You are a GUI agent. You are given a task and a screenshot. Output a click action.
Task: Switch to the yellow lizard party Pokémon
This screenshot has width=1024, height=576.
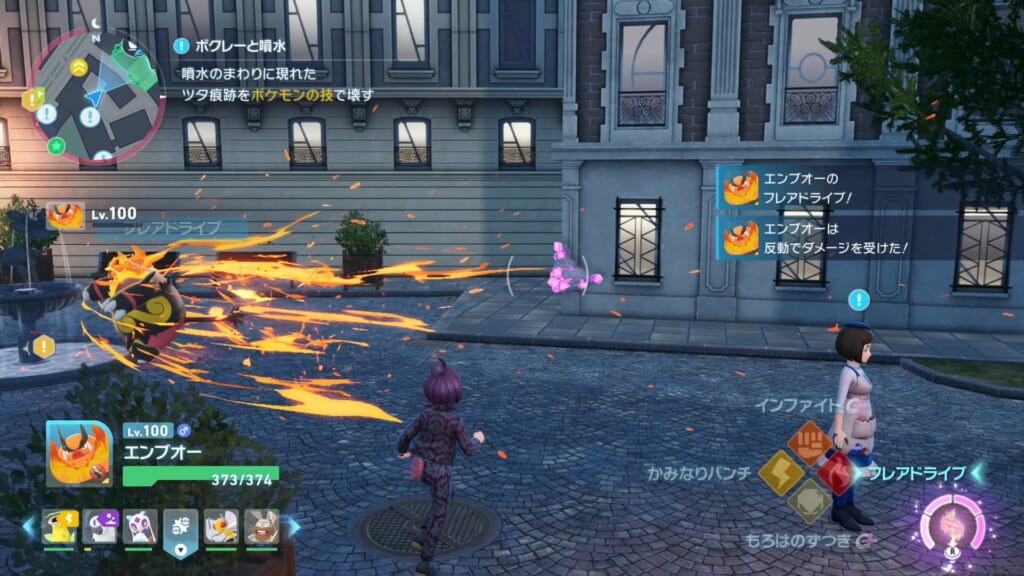pyautogui.click(x=58, y=526)
